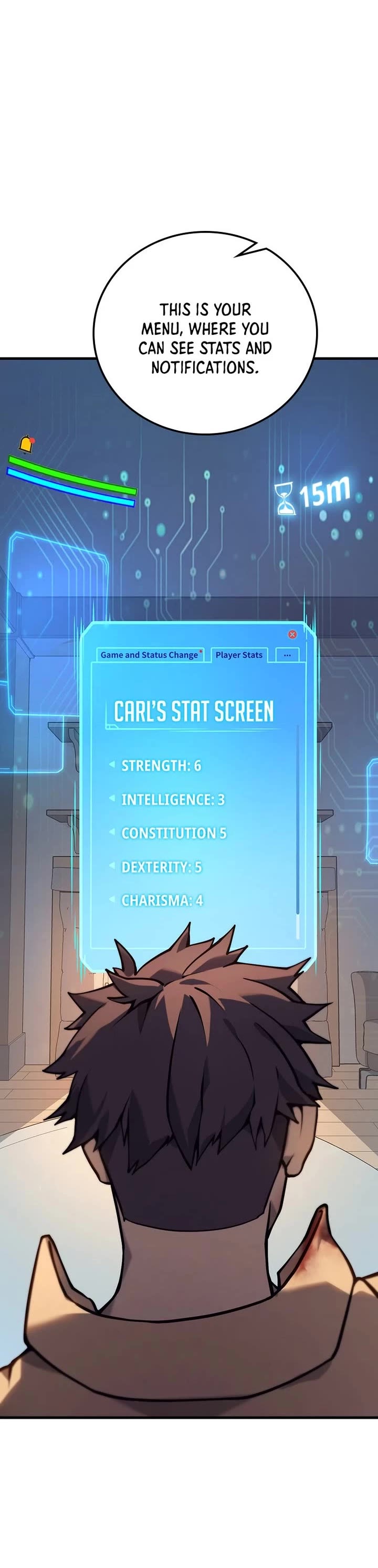
Task: Select the Player Stats tab
Action: pos(238,655)
